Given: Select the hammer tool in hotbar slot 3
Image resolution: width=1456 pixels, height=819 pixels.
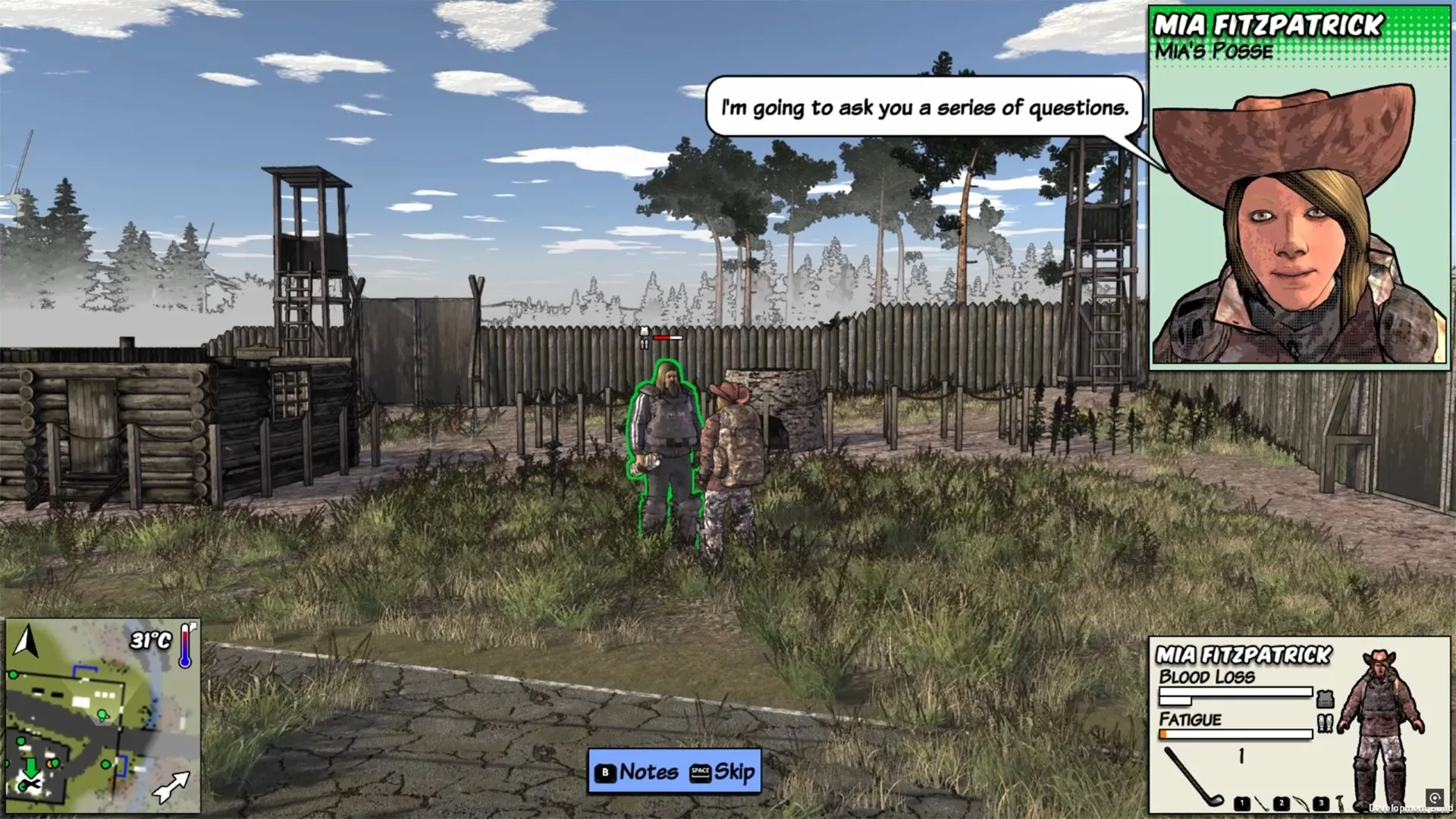Looking at the screenshot, I should click(x=1341, y=804).
